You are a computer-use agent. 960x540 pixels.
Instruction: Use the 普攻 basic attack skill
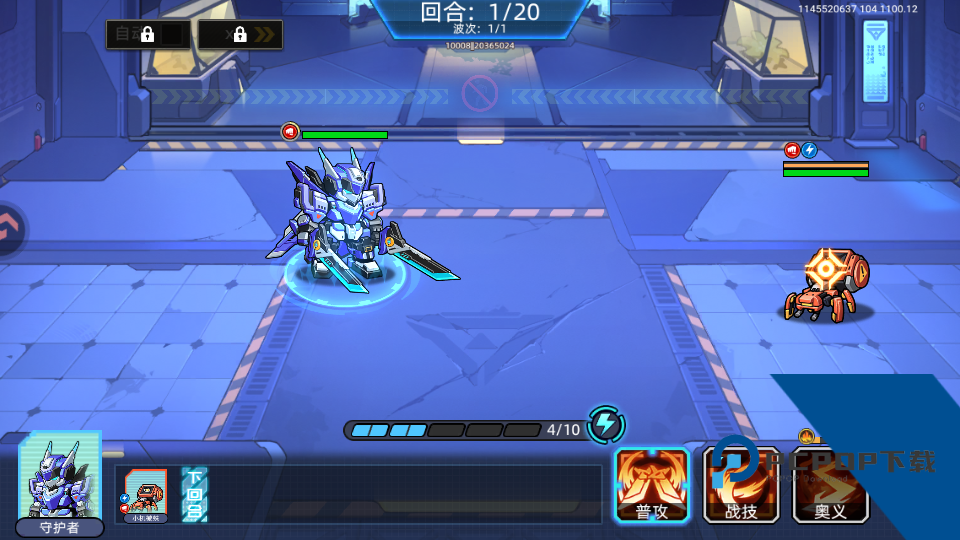coord(652,484)
